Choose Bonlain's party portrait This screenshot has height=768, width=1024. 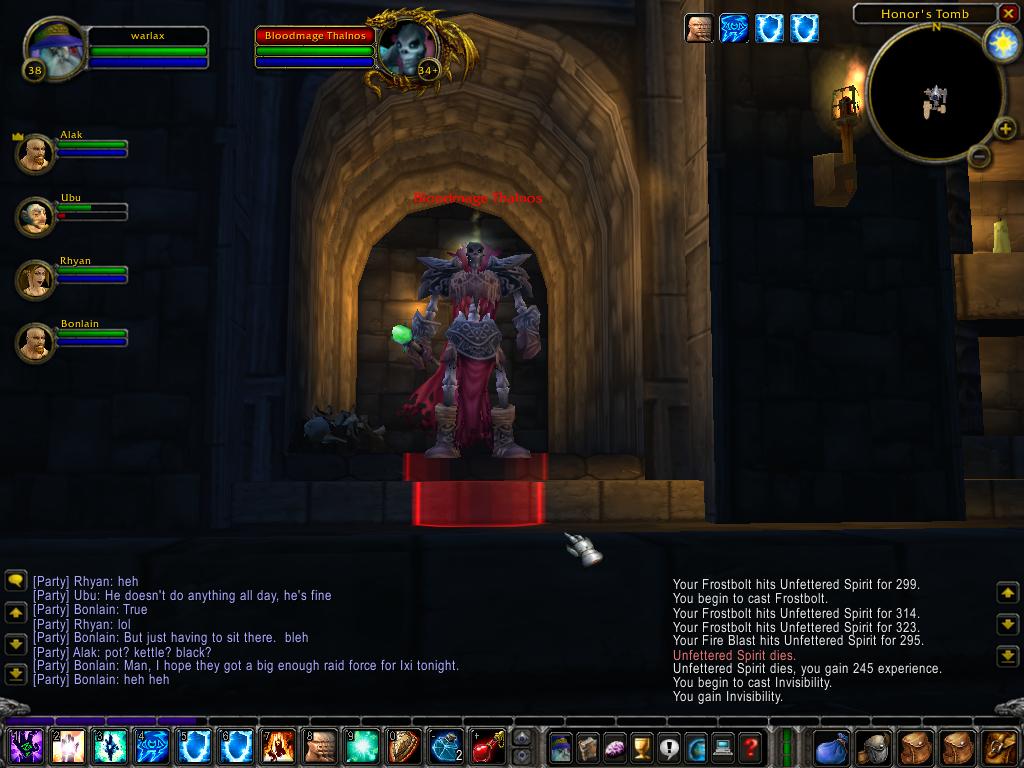pyautogui.click(x=36, y=342)
